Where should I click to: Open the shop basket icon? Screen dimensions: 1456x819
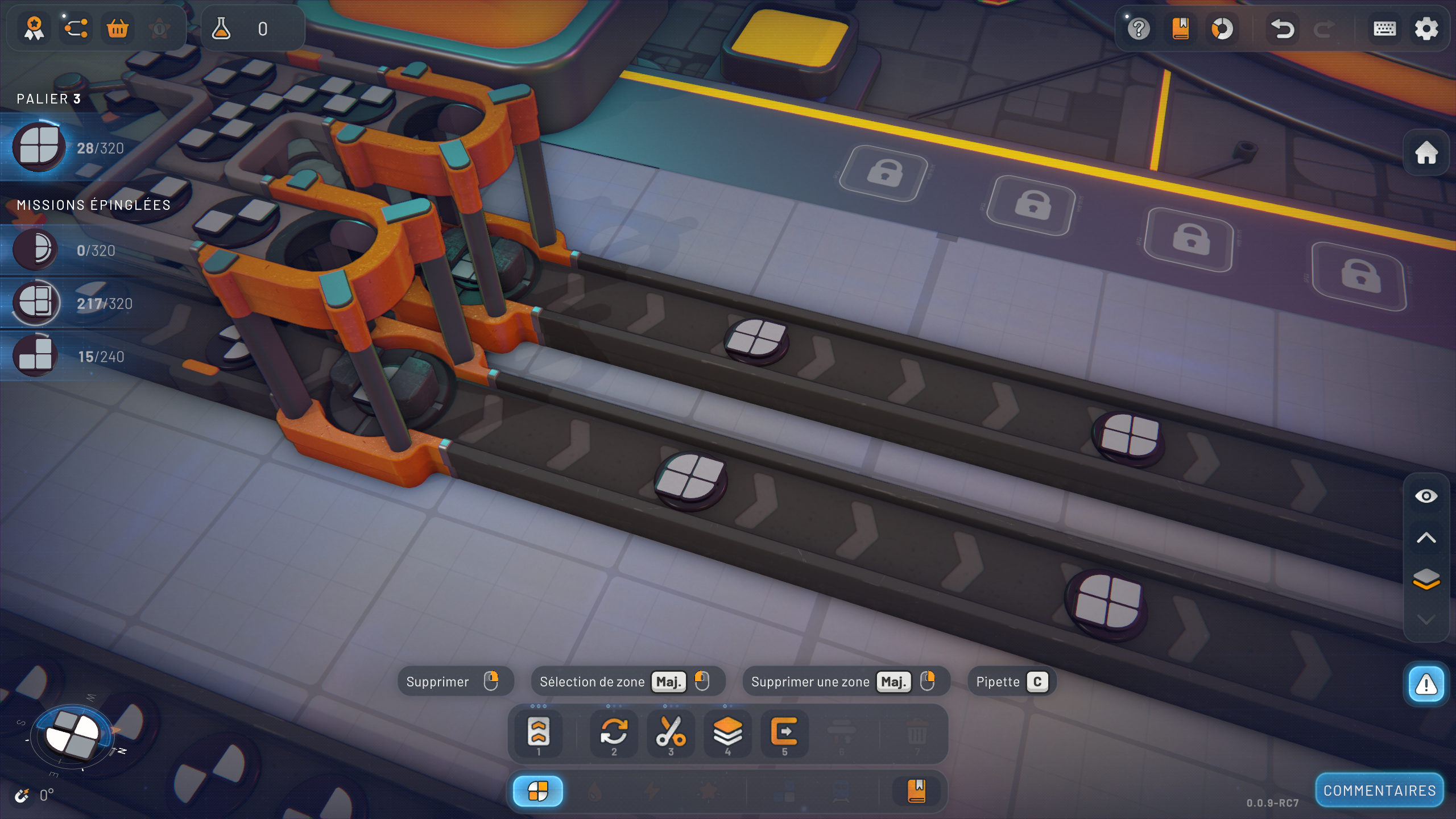click(x=118, y=28)
